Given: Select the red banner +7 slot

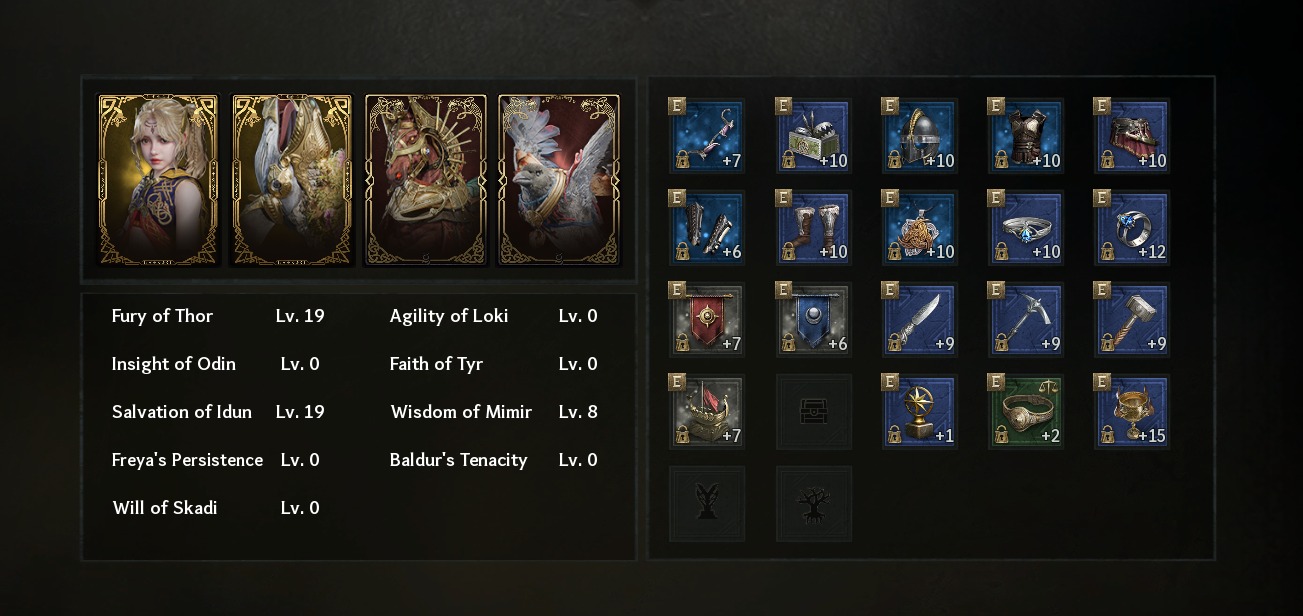Looking at the screenshot, I should (707, 320).
